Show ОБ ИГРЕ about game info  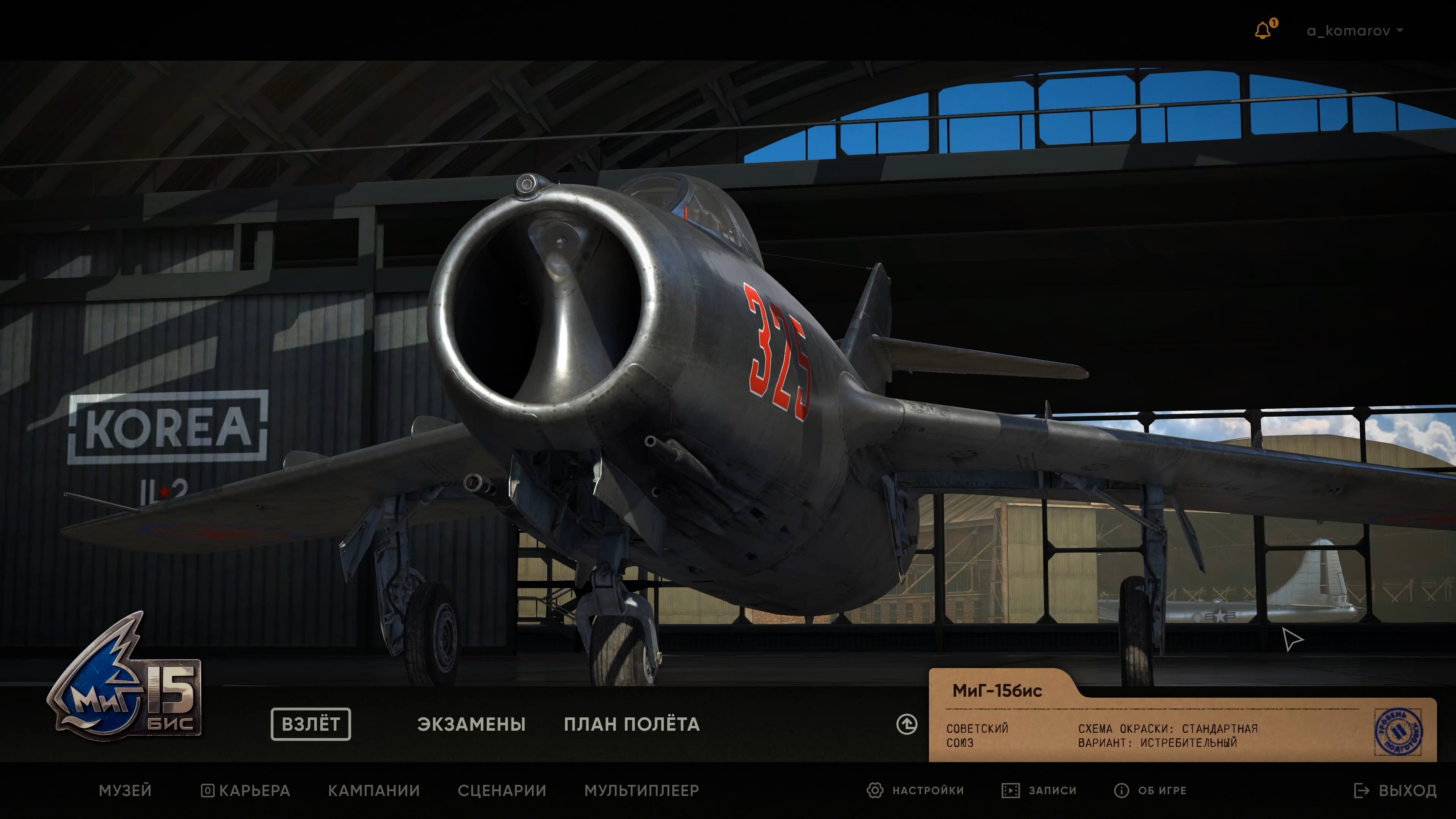[x=1150, y=790]
